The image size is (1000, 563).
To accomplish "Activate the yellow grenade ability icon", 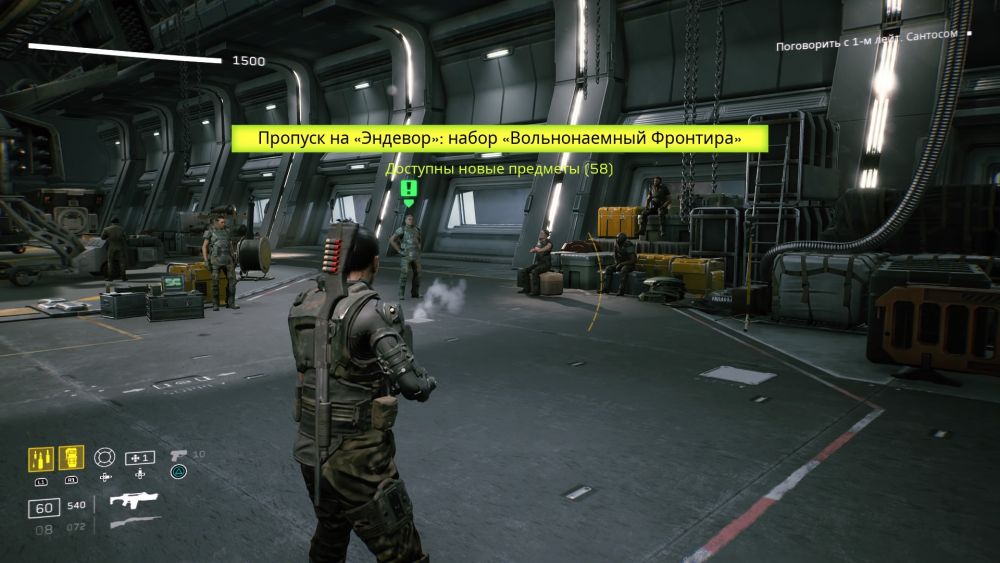I will click(71, 458).
